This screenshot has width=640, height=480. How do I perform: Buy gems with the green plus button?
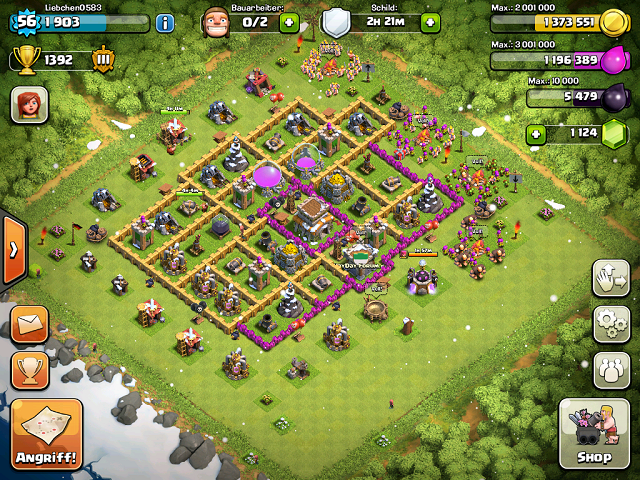tap(537, 132)
